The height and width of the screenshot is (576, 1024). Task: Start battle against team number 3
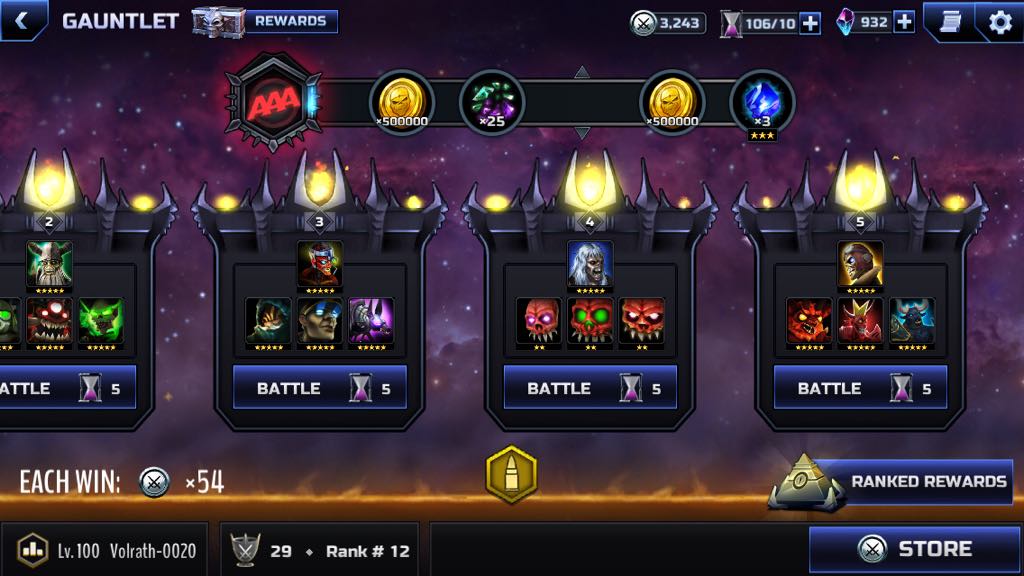320,388
